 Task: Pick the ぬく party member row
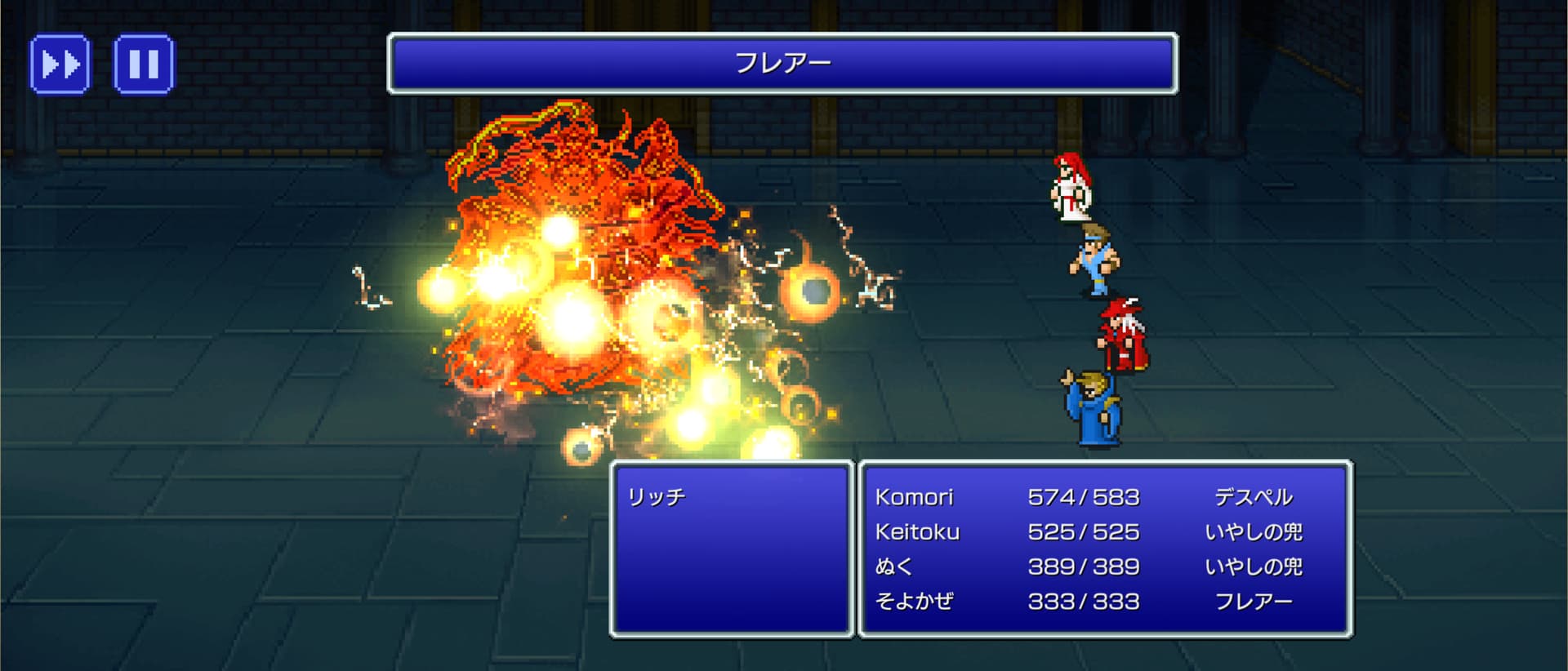(1104, 567)
